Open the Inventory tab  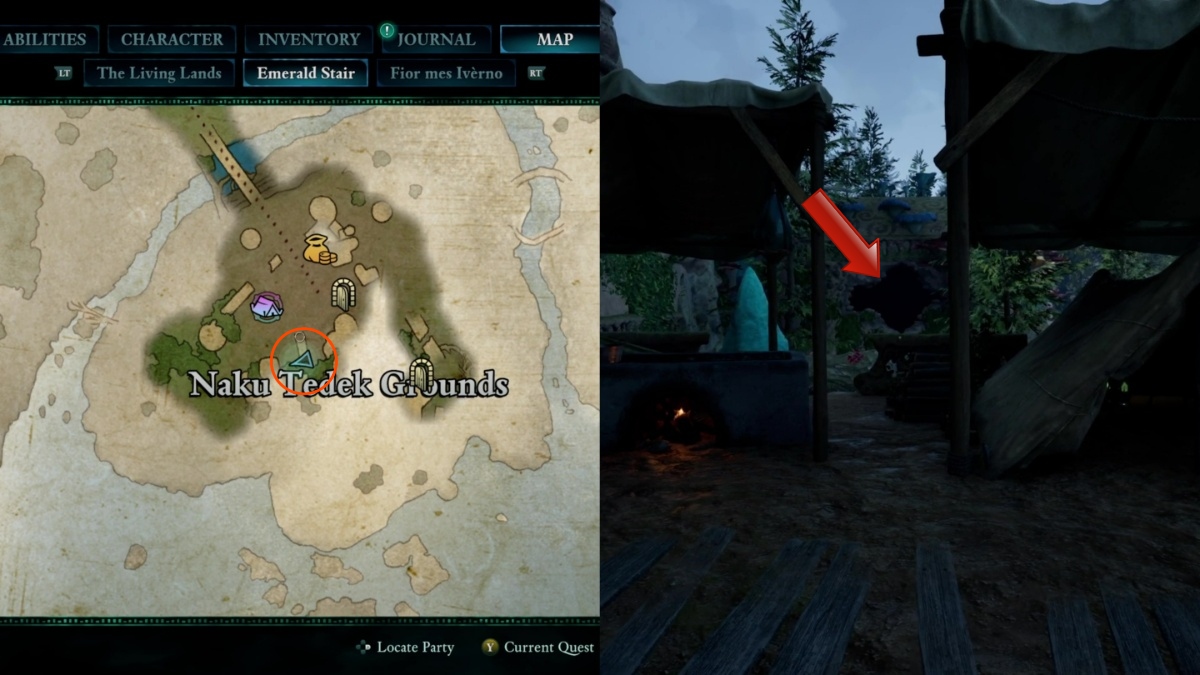pyautogui.click(x=309, y=40)
